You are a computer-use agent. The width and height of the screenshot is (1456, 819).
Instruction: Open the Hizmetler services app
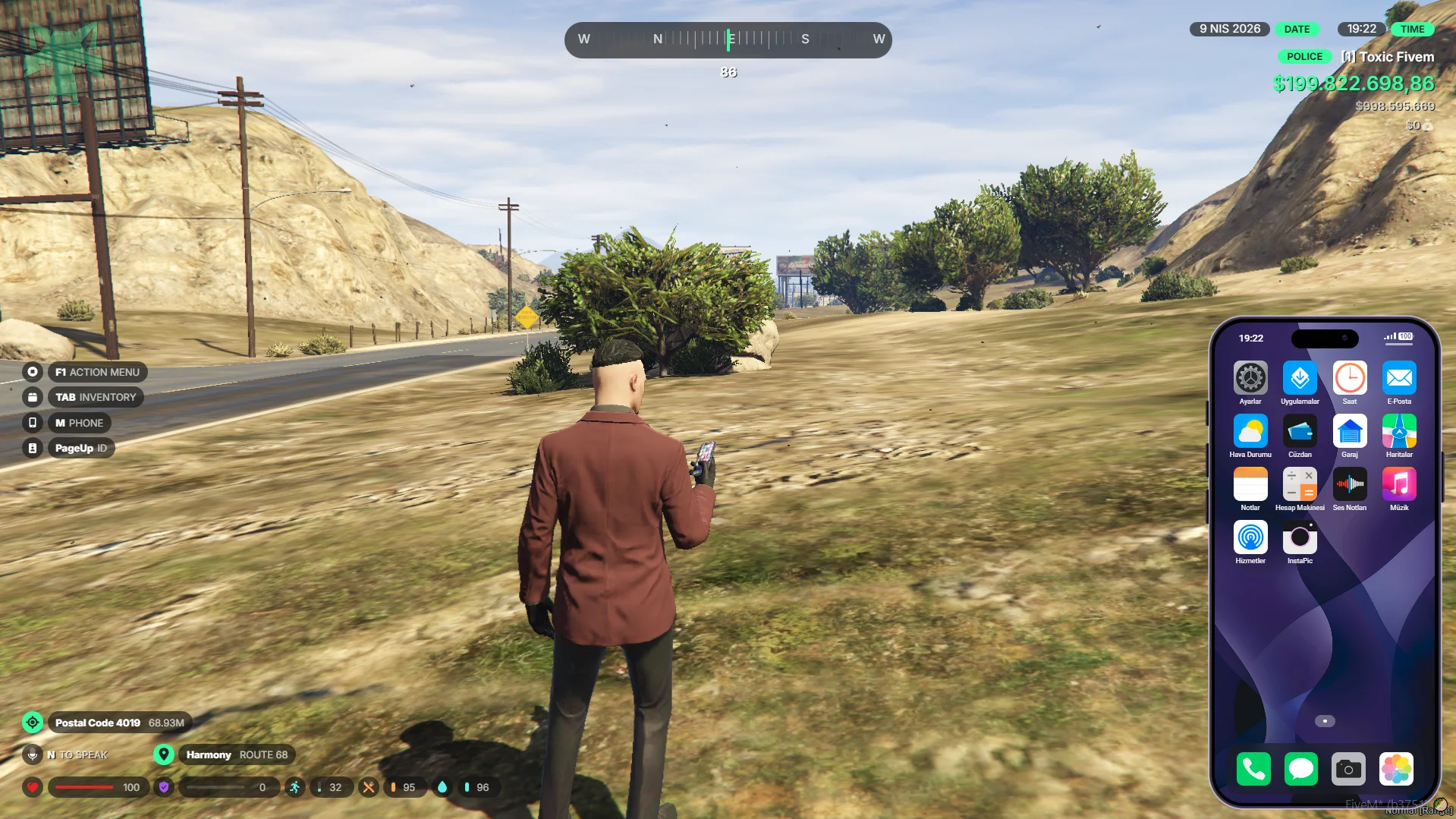1250,537
